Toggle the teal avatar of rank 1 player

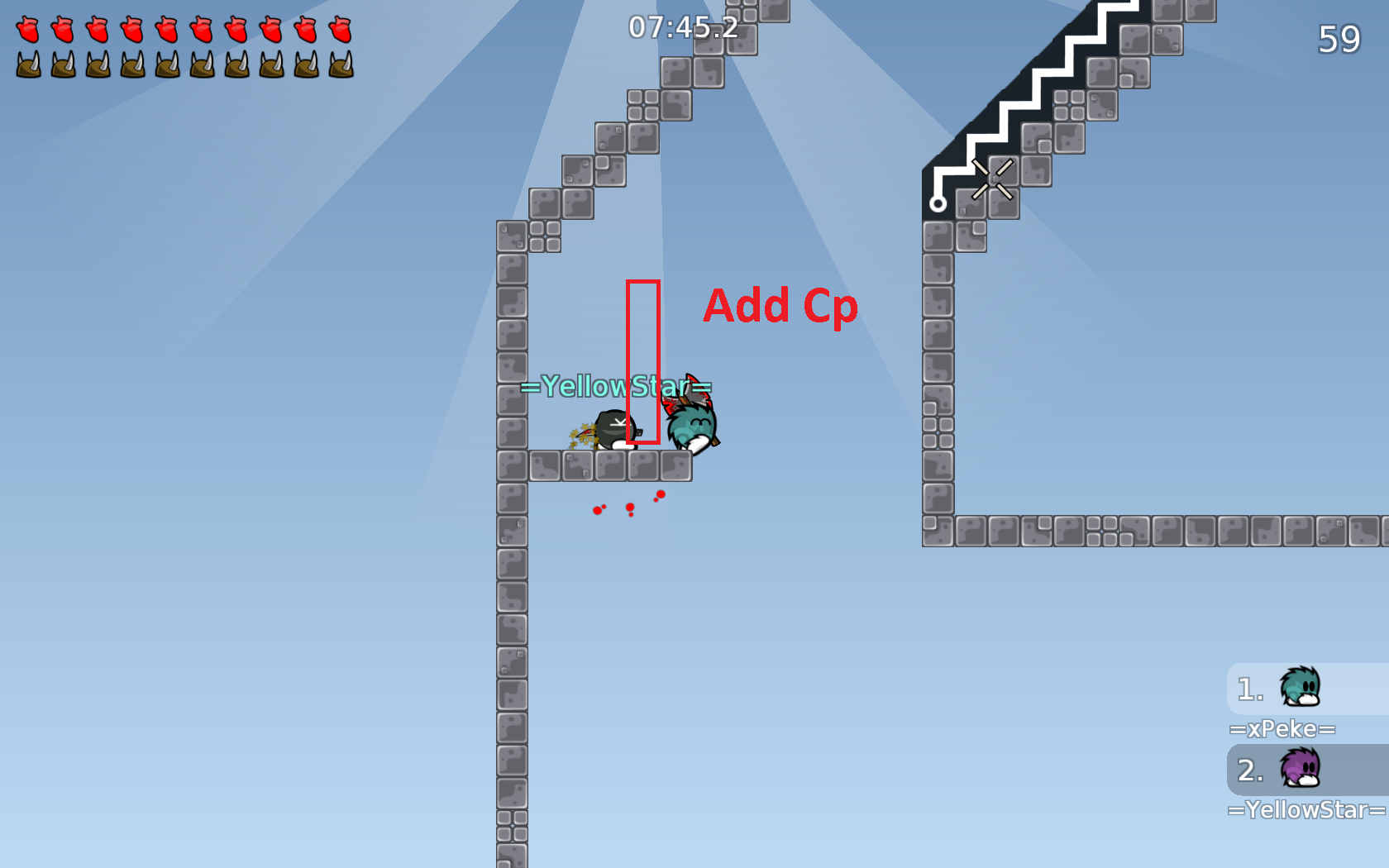(1301, 687)
